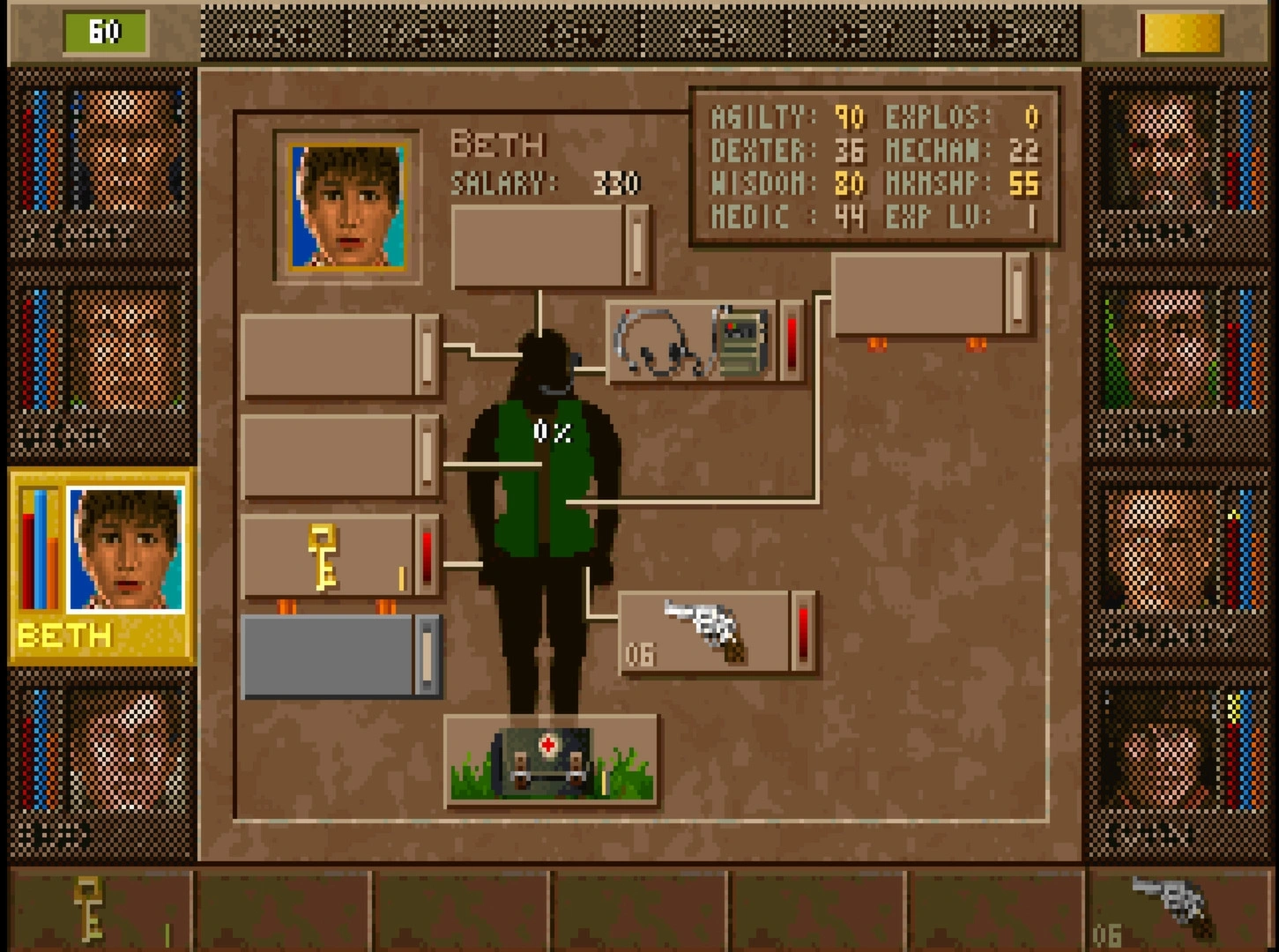Image resolution: width=1279 pixels, height=952 pixels.
Task: Select the revolver in Beth's hand slot
Action: point(707,631)
